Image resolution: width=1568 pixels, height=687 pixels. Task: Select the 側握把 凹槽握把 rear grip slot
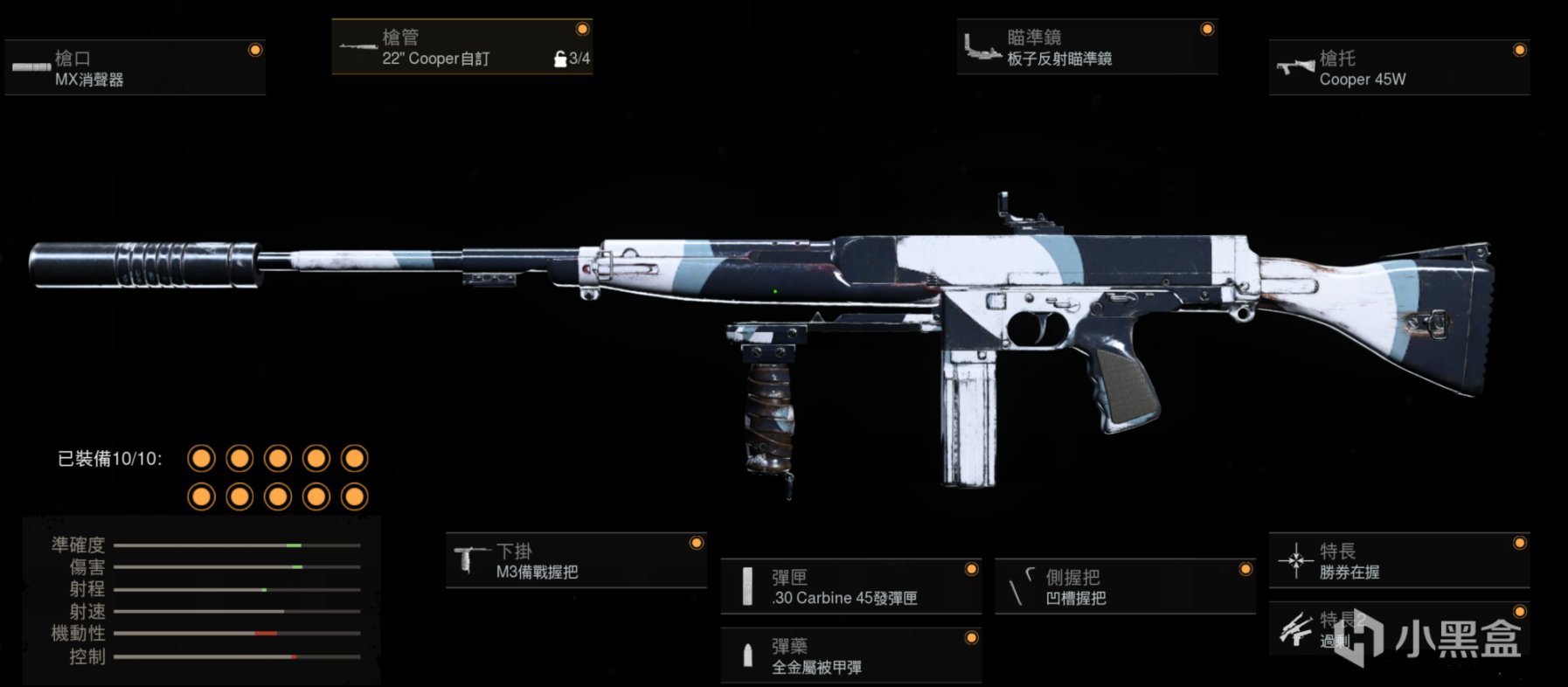click(x=1125, y=586)
